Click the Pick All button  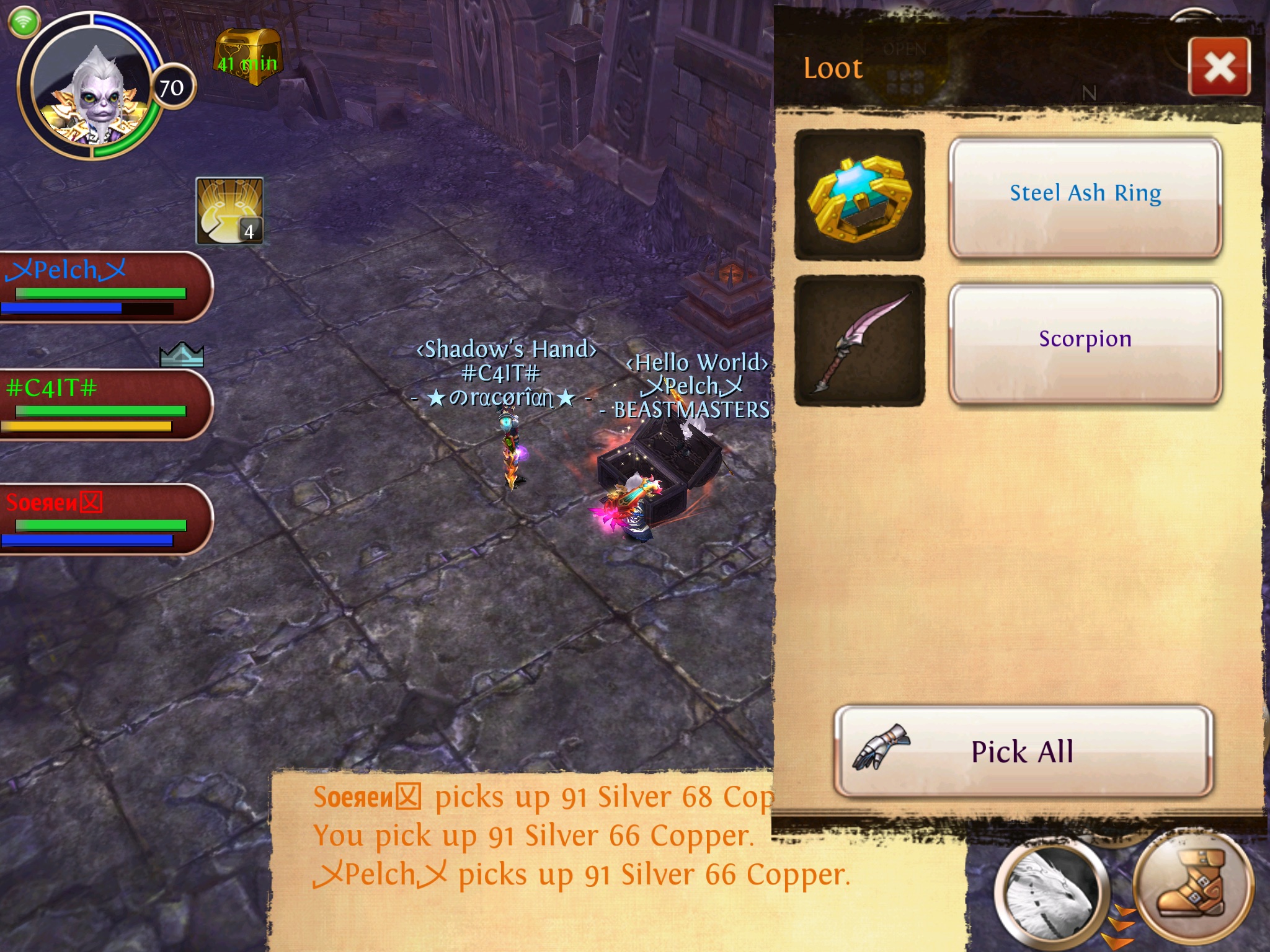1023,751
